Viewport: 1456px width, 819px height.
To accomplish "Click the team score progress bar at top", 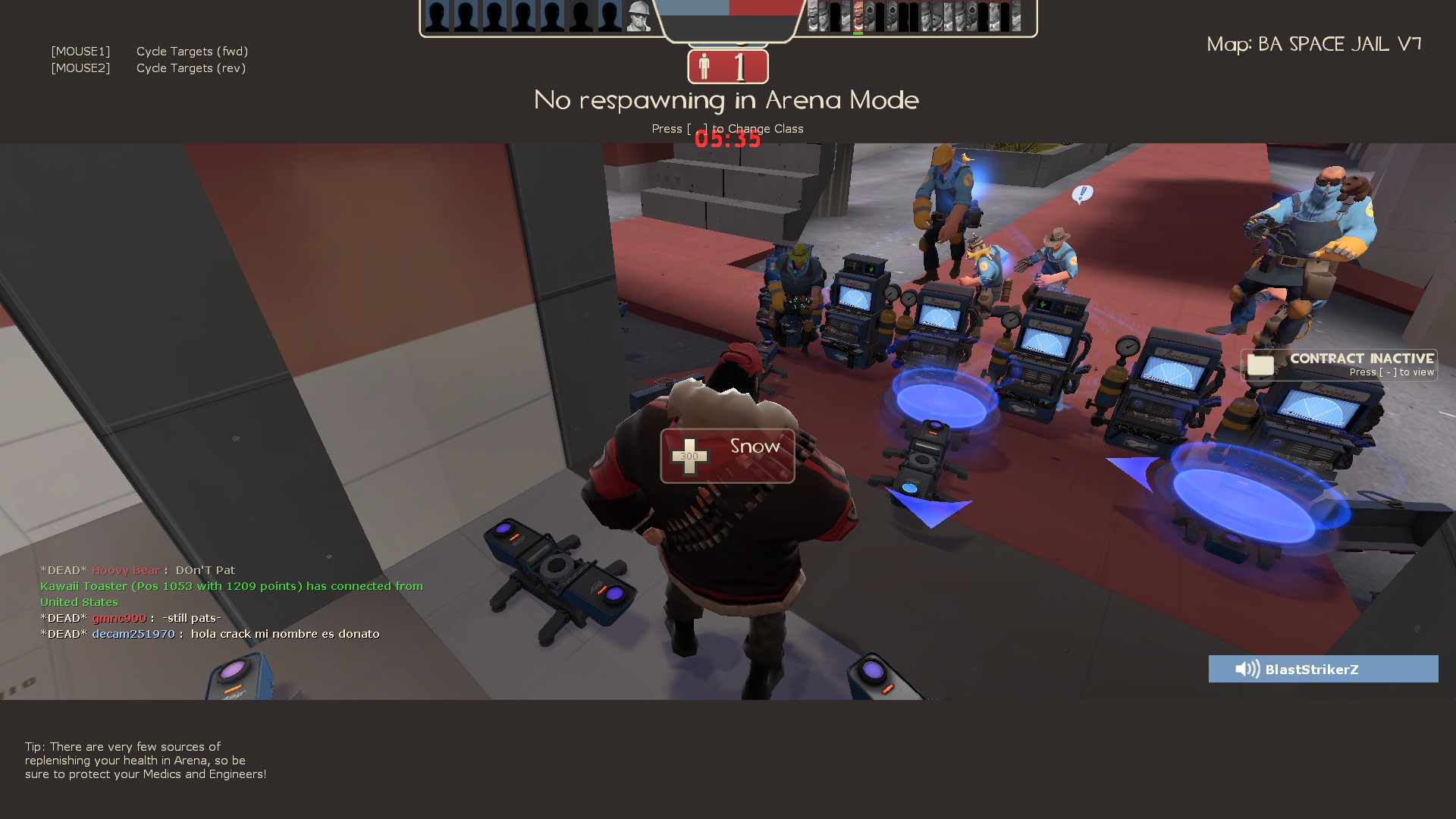I will [x=728, y=11].
